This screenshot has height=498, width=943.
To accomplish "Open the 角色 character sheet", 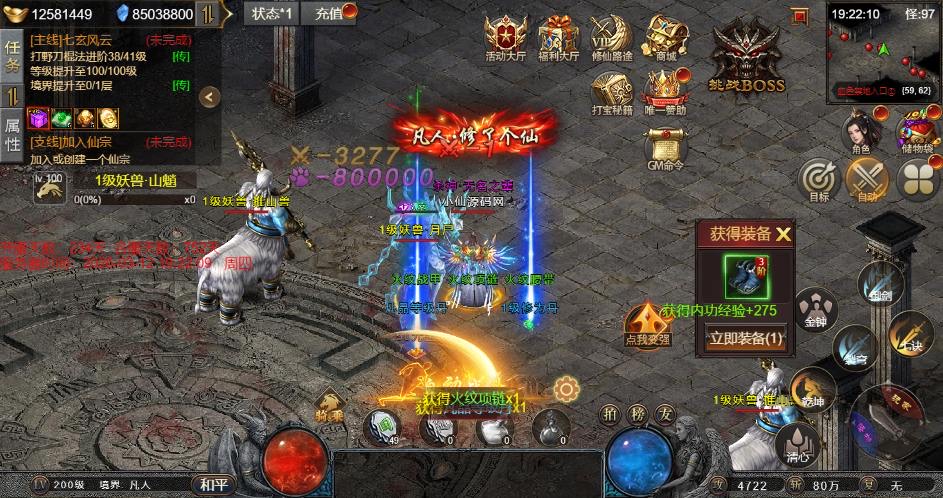I will (860, 133).
